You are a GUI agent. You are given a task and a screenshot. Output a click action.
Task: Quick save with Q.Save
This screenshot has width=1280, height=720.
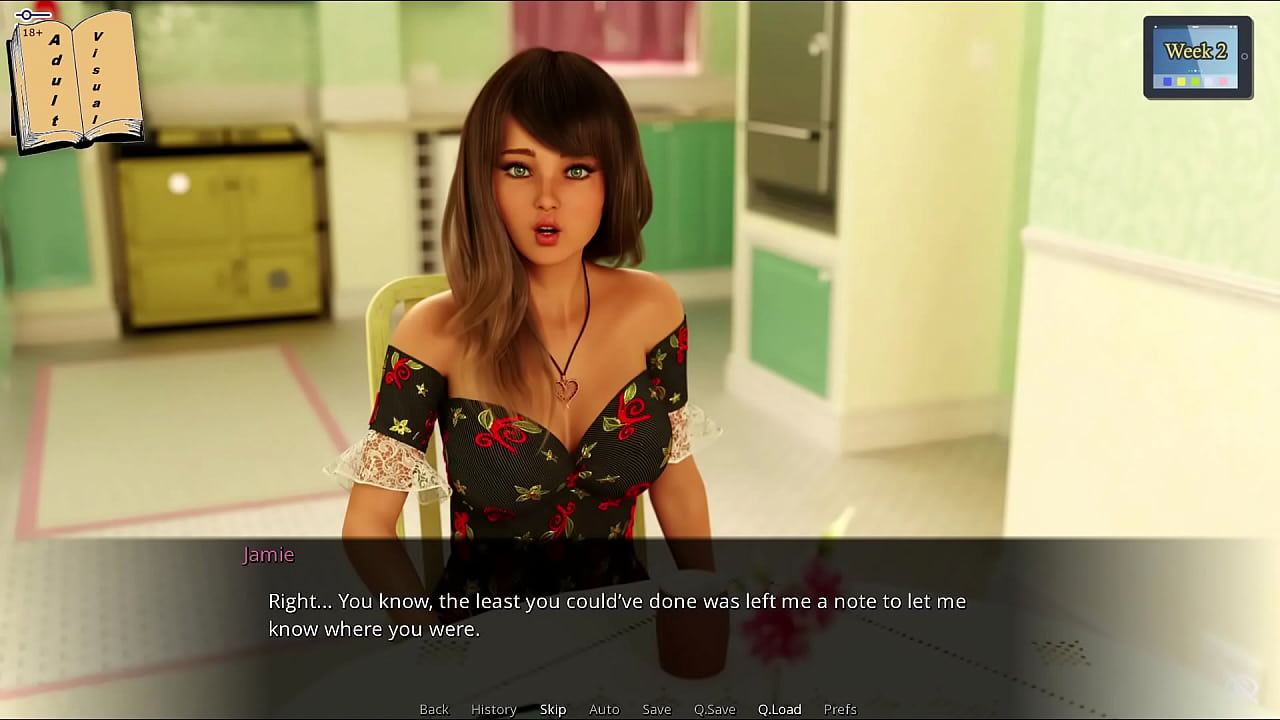[714, 709]
